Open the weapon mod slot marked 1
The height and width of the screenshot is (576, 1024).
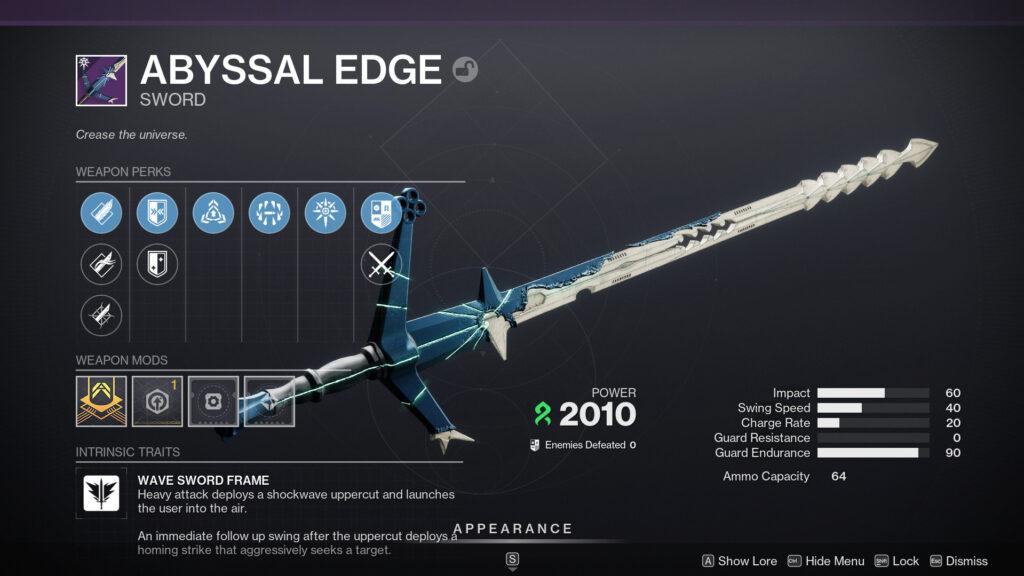[x=157, y=401]
